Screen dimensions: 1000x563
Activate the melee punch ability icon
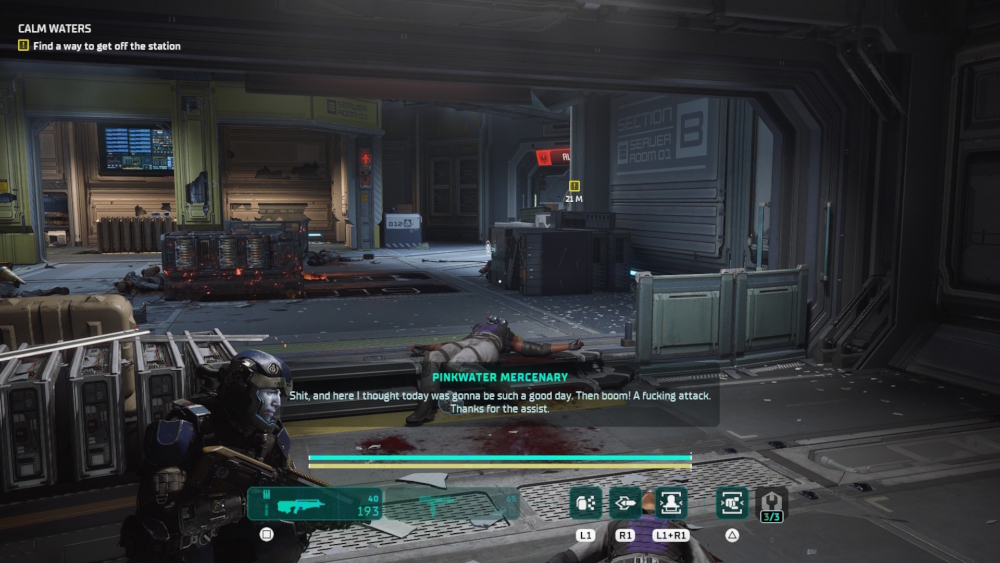(x=732, y=502)
